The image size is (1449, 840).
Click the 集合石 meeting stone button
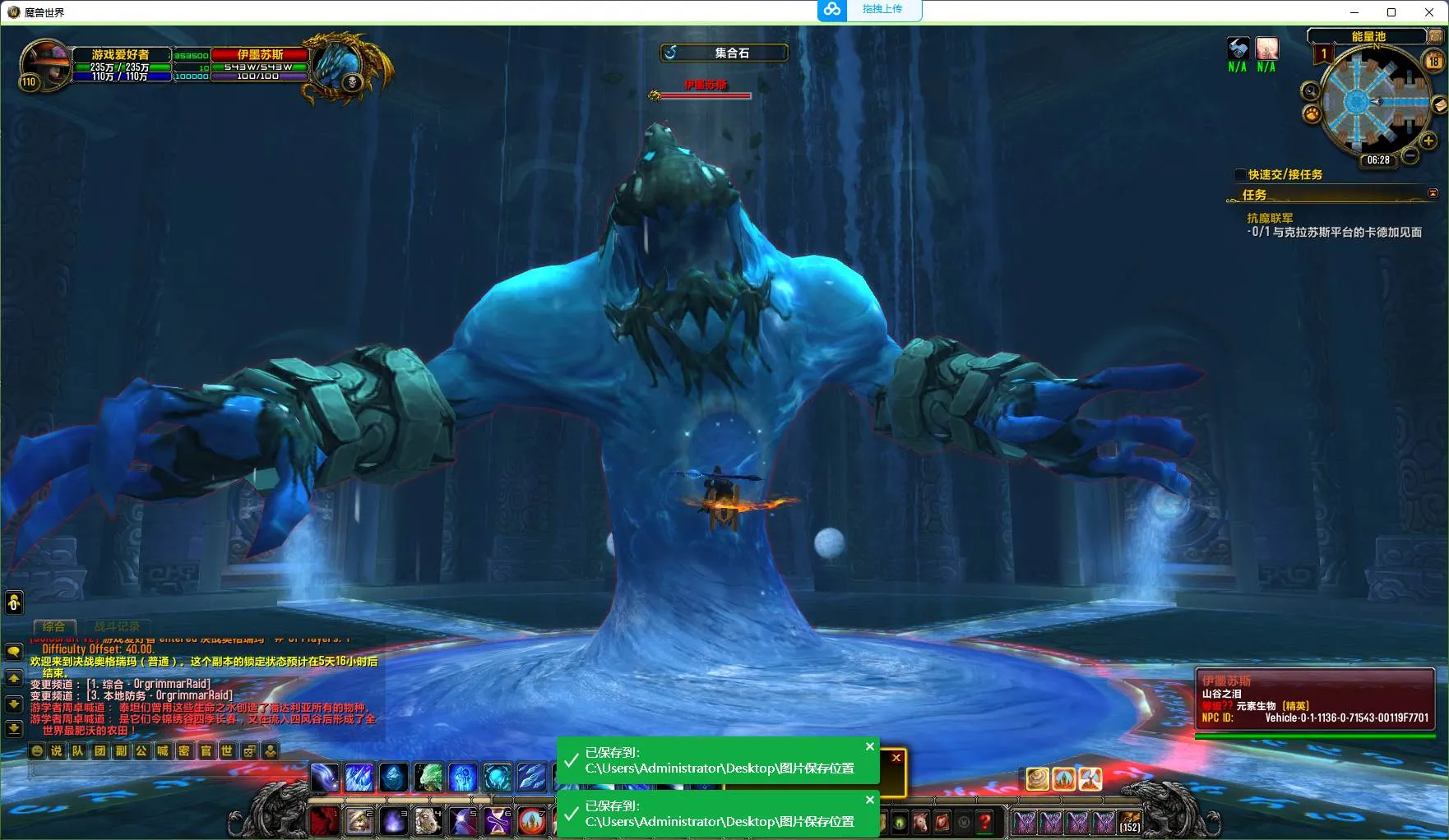[x=724, y=53]
